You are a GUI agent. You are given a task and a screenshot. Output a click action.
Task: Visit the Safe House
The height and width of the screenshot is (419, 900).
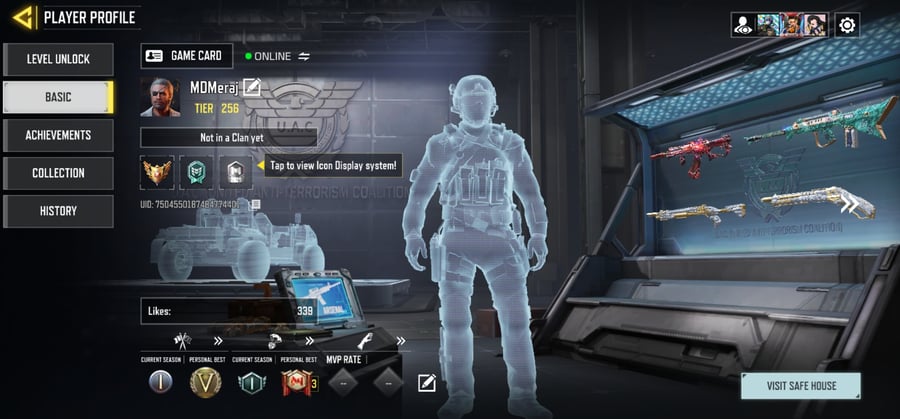[x=801, y=386]
